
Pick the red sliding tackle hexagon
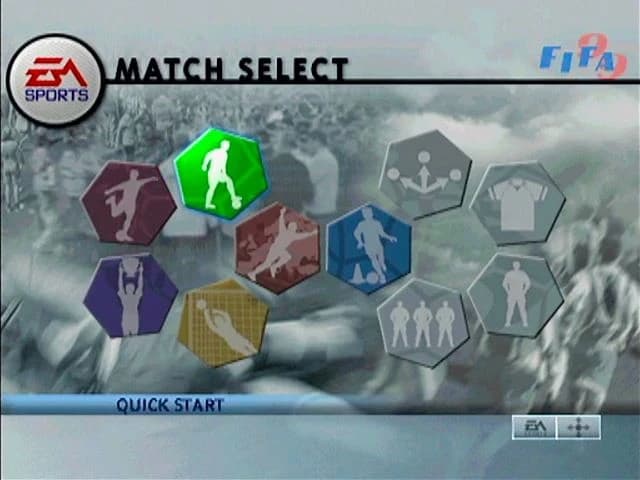tap(277, 247)
